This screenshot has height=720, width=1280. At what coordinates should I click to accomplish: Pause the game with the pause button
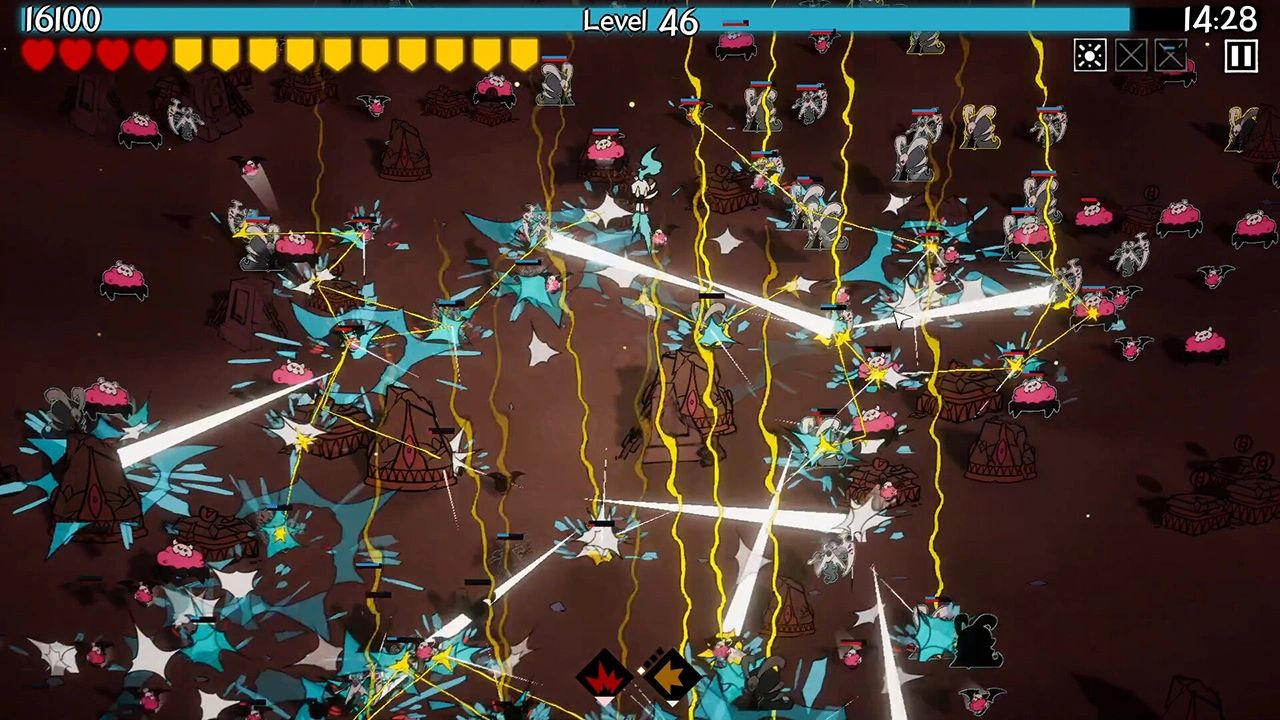[x=1240, y=56]
